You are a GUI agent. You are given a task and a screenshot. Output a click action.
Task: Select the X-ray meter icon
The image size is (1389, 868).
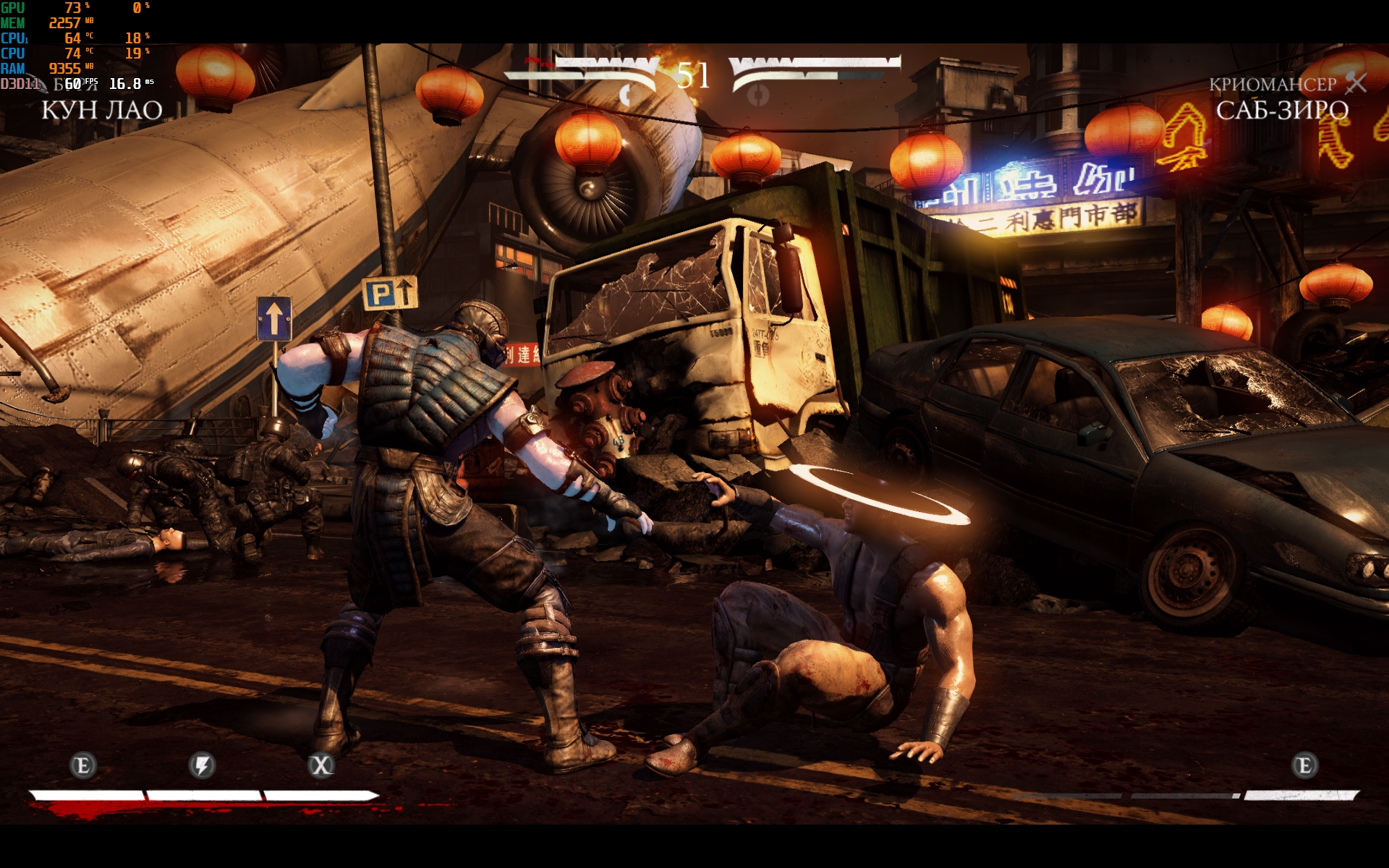click(320, 765)
